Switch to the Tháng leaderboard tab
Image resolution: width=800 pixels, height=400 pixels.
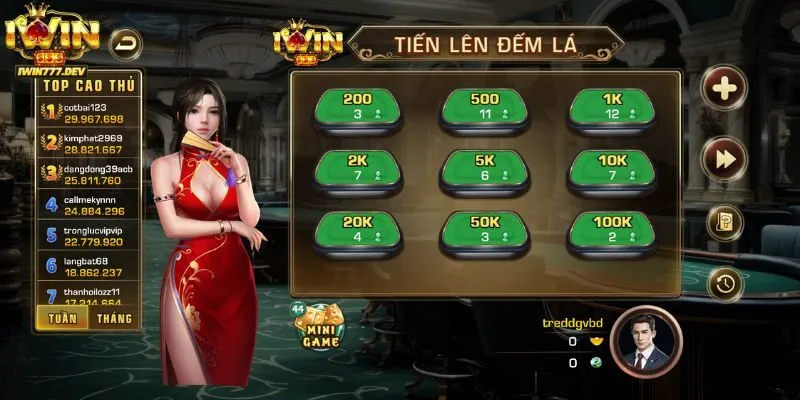point(114,318)
